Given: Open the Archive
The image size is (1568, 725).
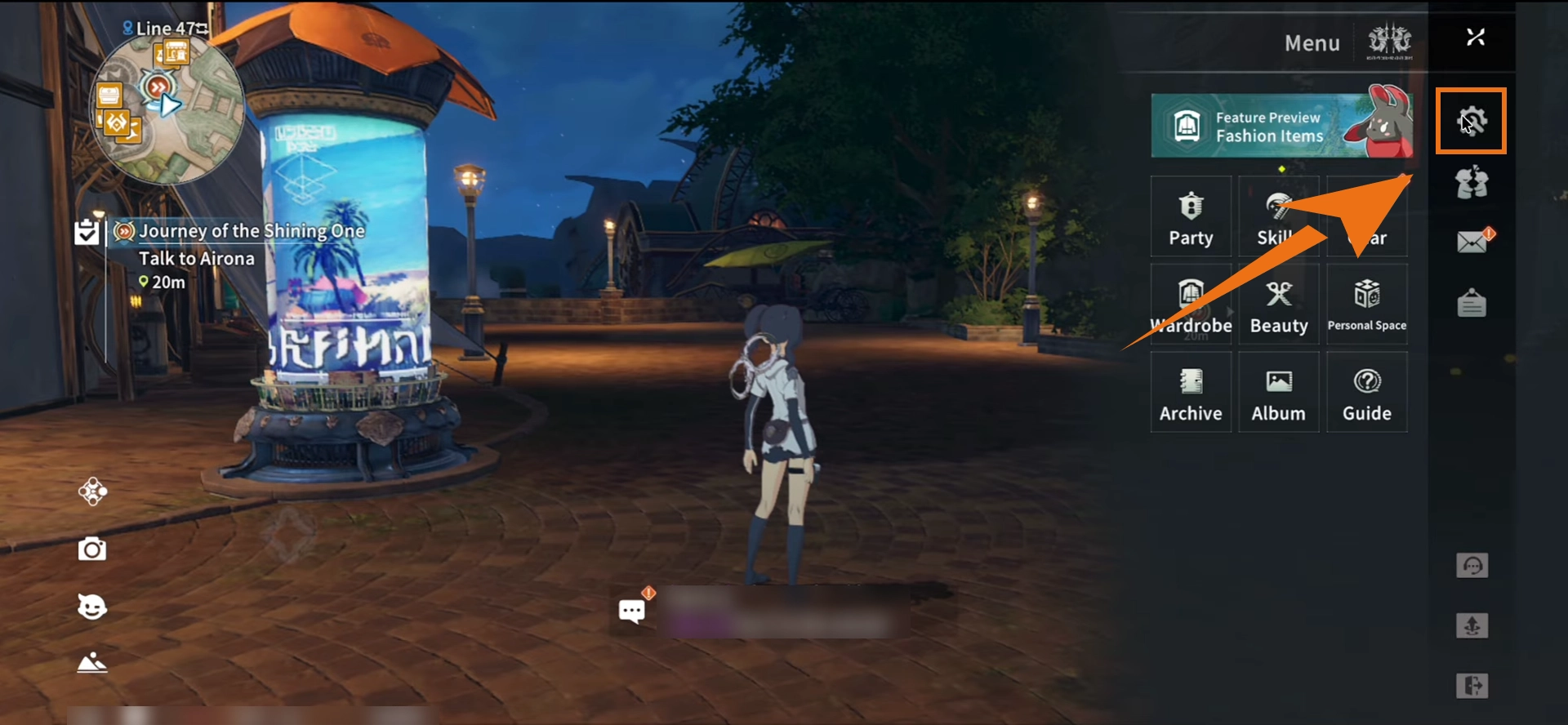Looking at the screenshot, I should tap(1191, 392).
